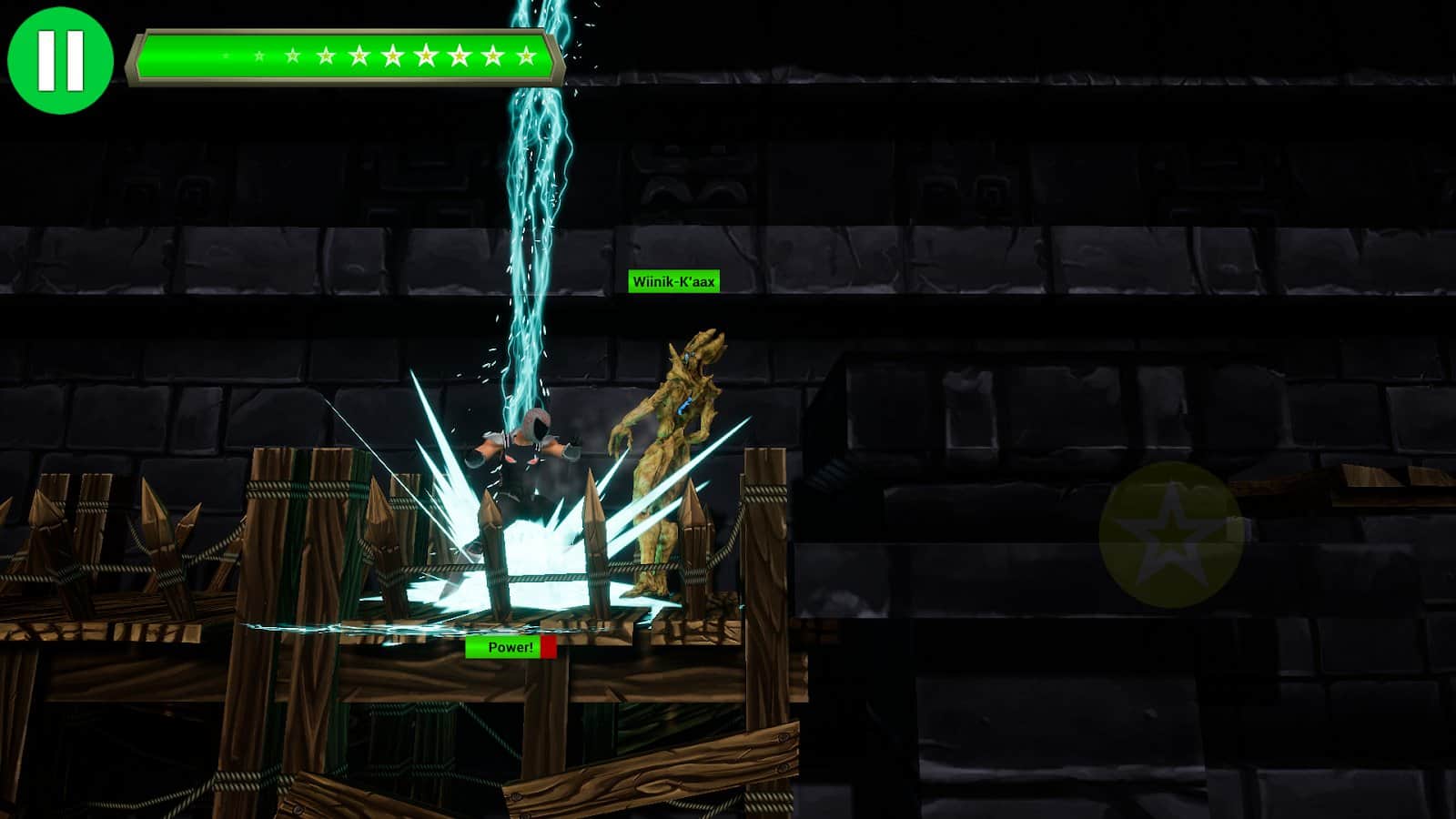Select the brightest rightmost star on the star meter
The image size is (1456, 819).
(x=526, y=56)
